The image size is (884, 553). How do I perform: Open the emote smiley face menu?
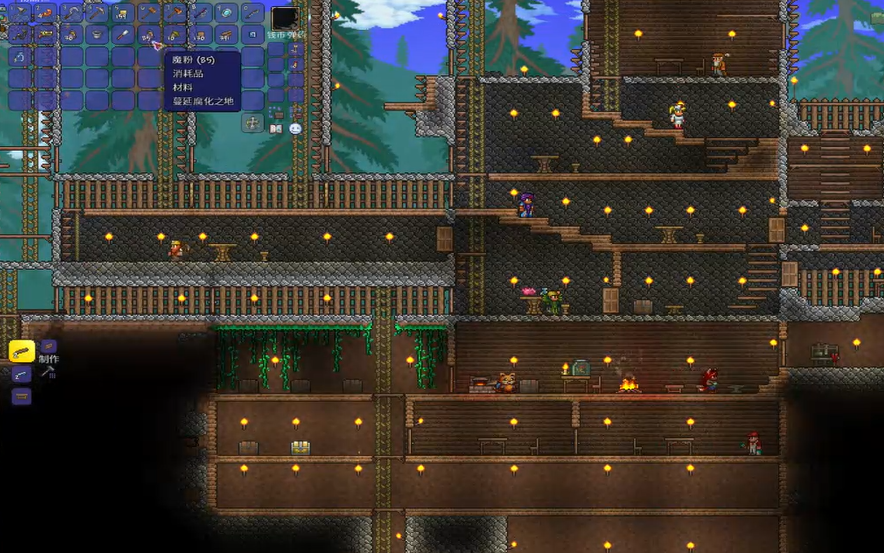(295, 129)
